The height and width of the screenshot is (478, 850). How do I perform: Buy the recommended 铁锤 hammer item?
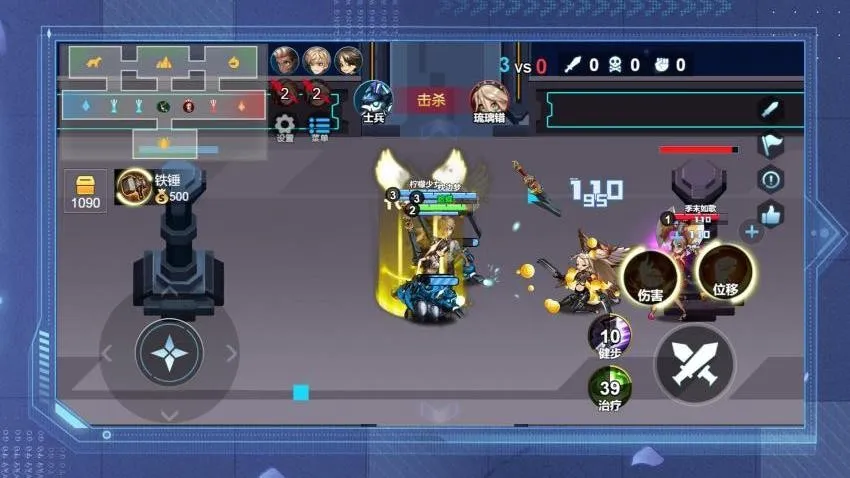pos(133,186)
